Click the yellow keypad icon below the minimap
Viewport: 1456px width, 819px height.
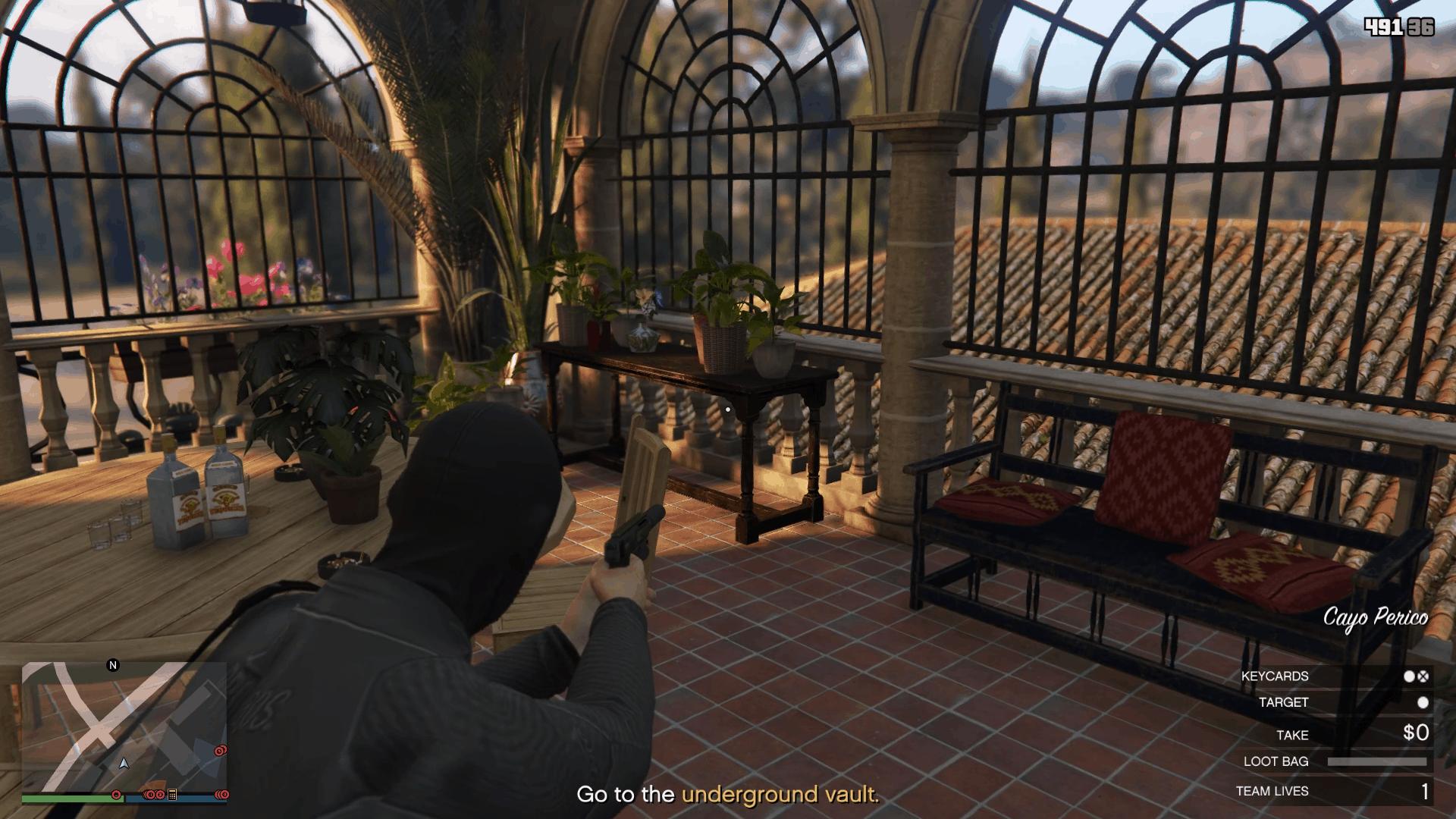point(172,795)
